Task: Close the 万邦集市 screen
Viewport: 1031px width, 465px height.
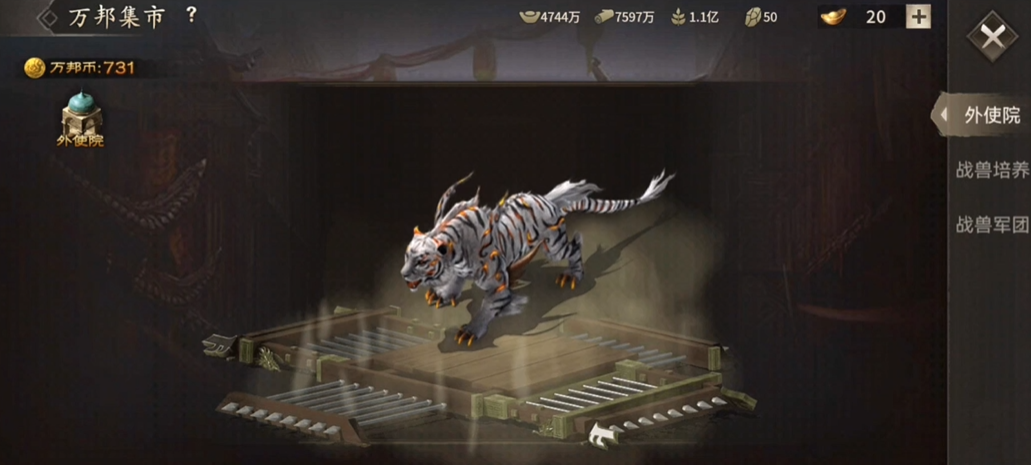Action: pos(991,38)
